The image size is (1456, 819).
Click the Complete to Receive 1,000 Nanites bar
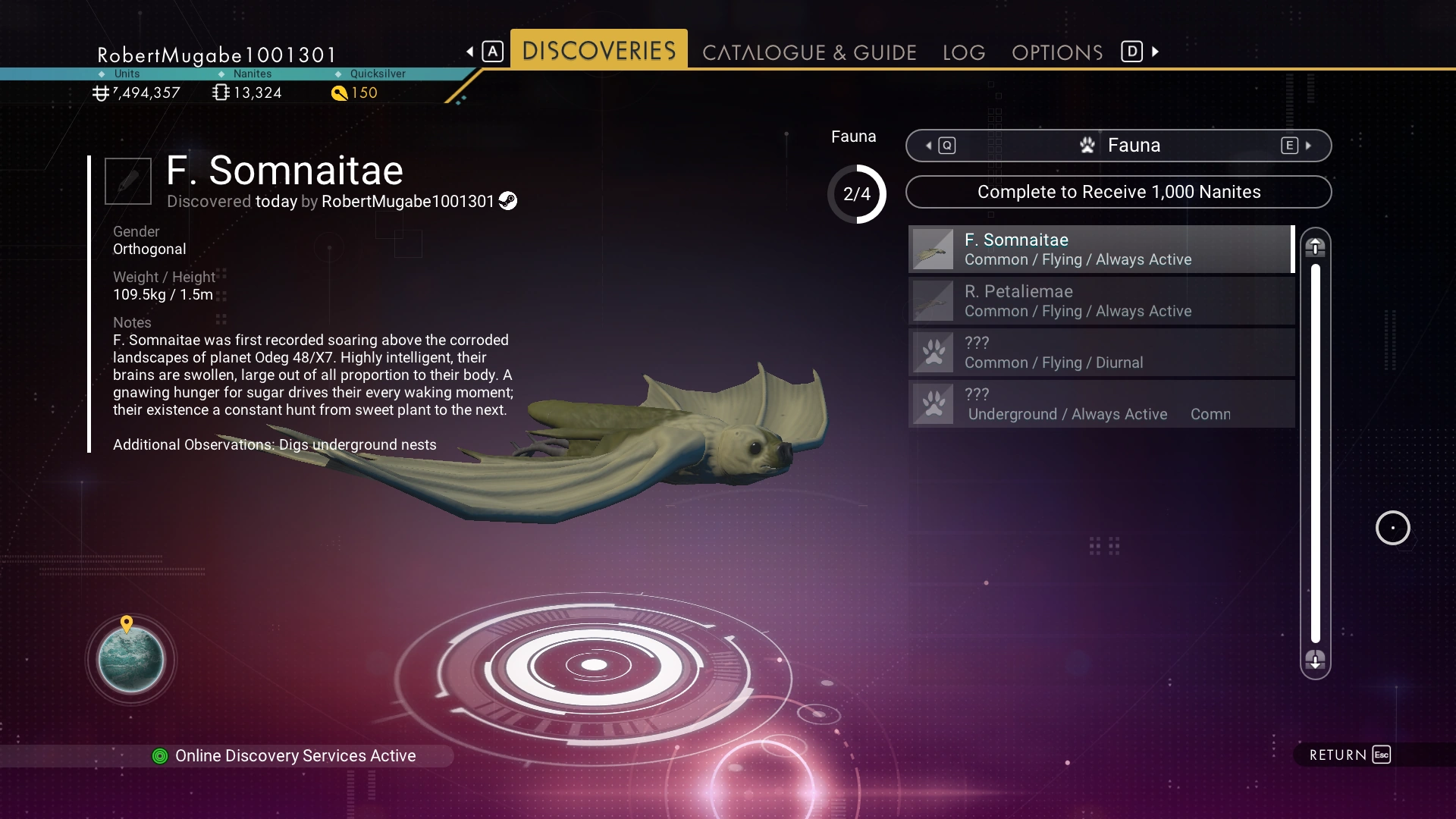click(1119, 192)
